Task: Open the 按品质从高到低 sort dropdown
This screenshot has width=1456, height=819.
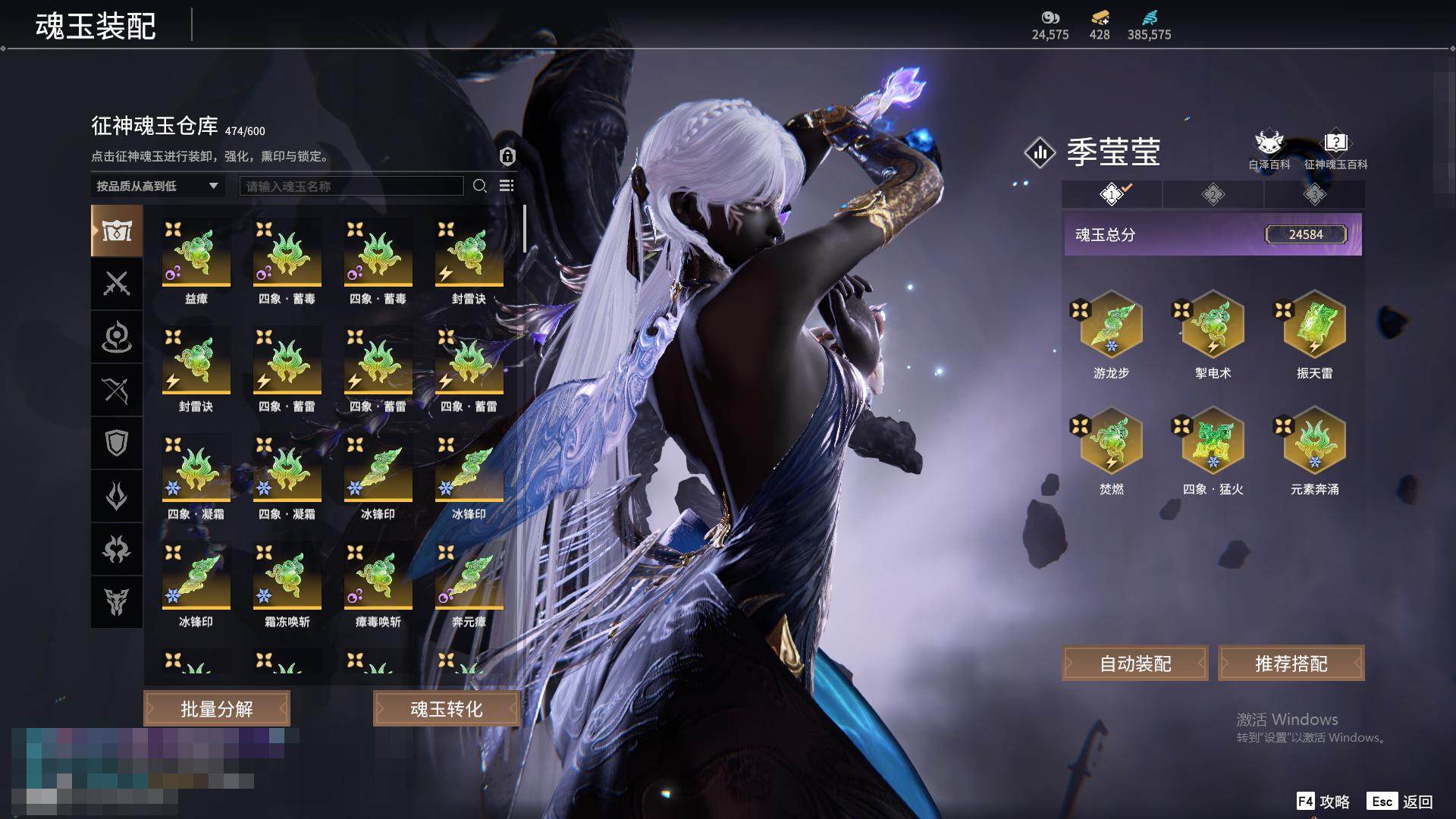Action: 157,186
